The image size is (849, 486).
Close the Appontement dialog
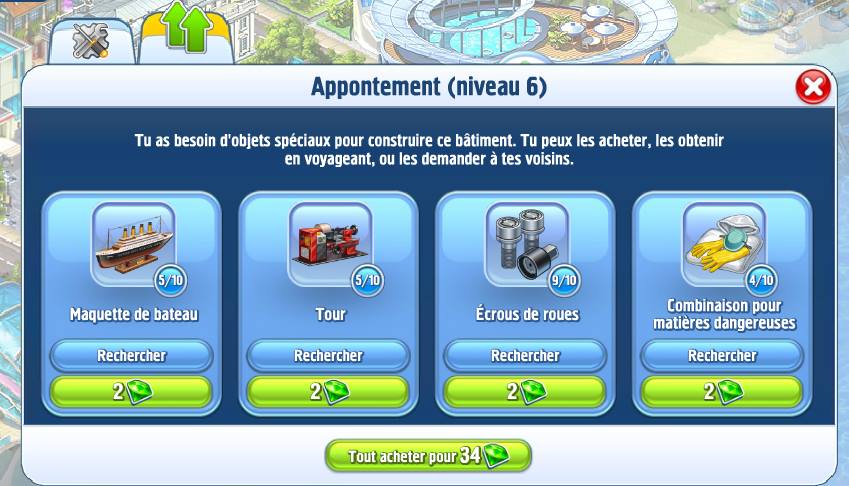coord(813,88)
